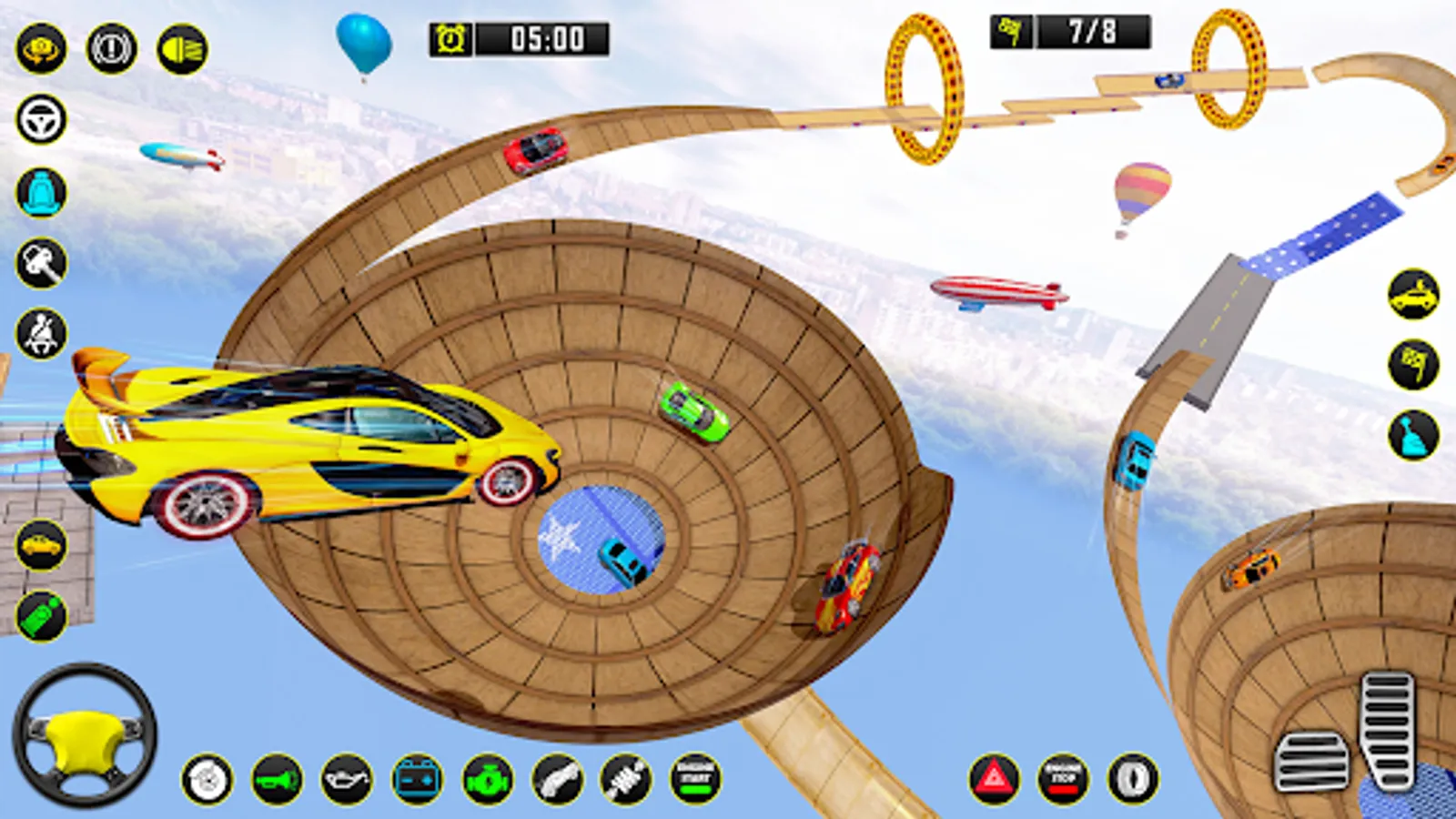1456x819 pixels.
Task: Select the blue battery icon
Action: 418,780
